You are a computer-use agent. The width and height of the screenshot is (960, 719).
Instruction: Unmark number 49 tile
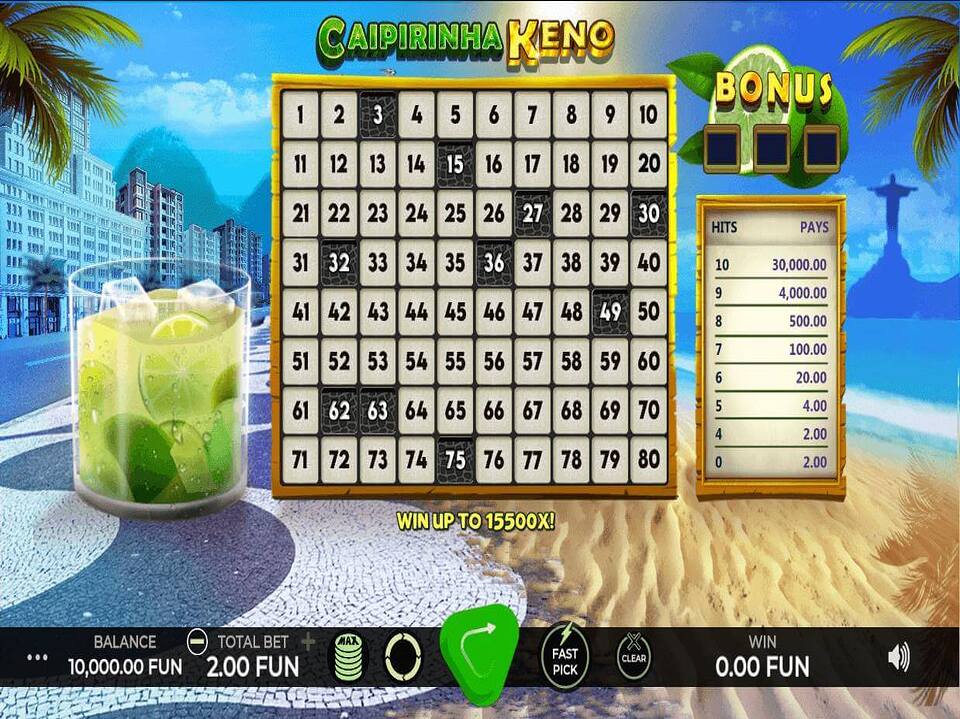(x=610, y=312)
